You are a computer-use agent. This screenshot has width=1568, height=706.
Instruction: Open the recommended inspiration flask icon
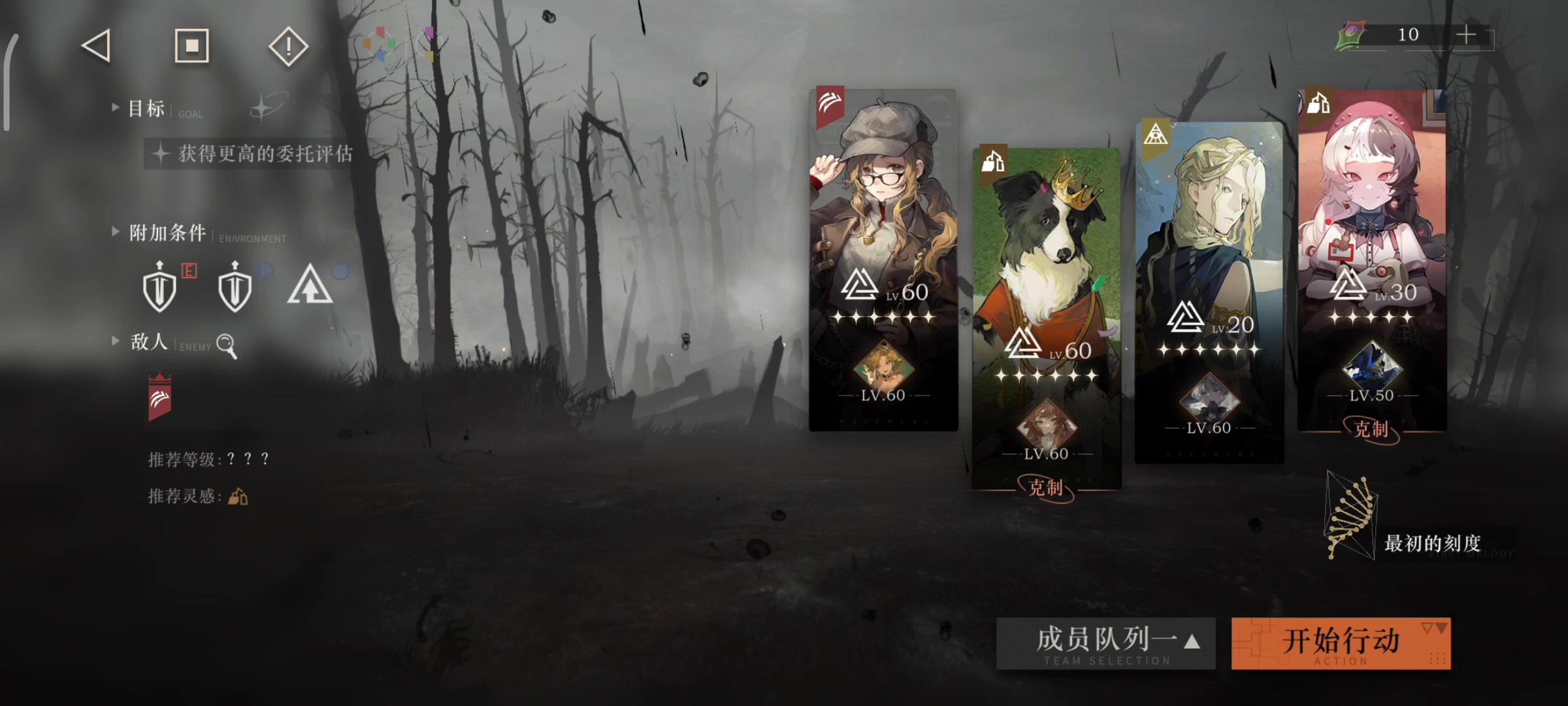(x=238, y=497)
